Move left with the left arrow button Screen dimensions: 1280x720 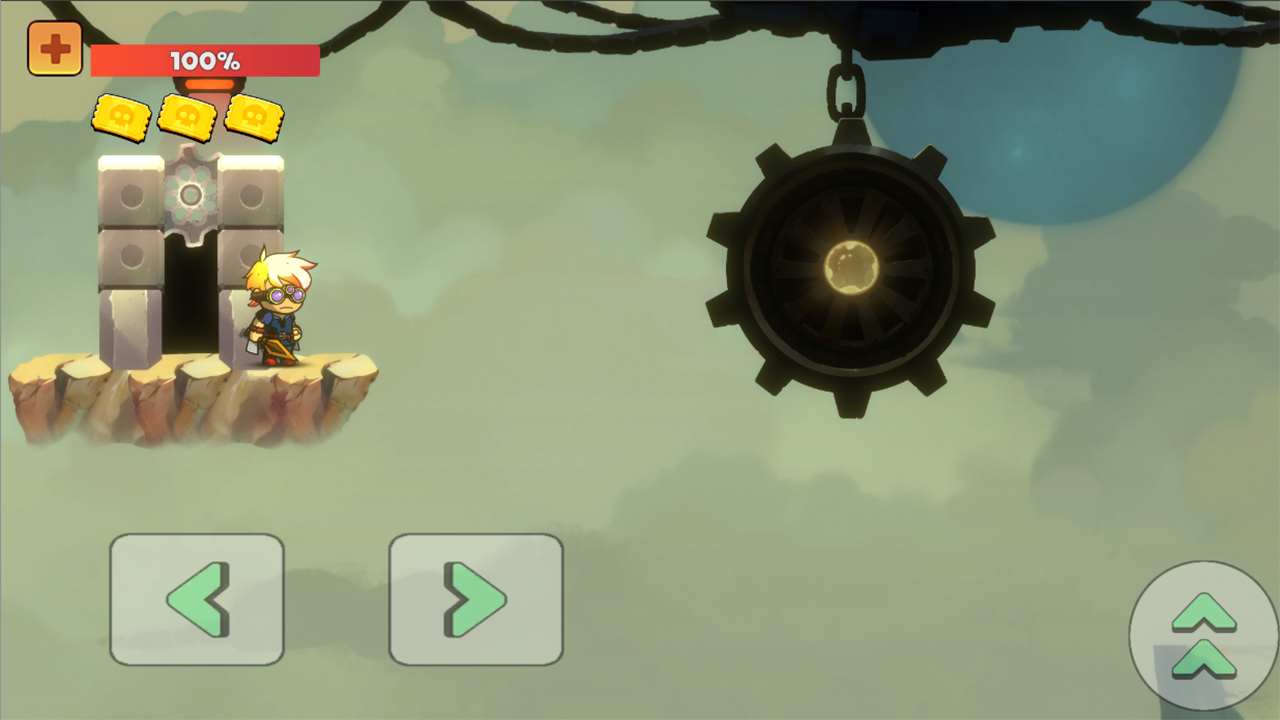(197, 599)
